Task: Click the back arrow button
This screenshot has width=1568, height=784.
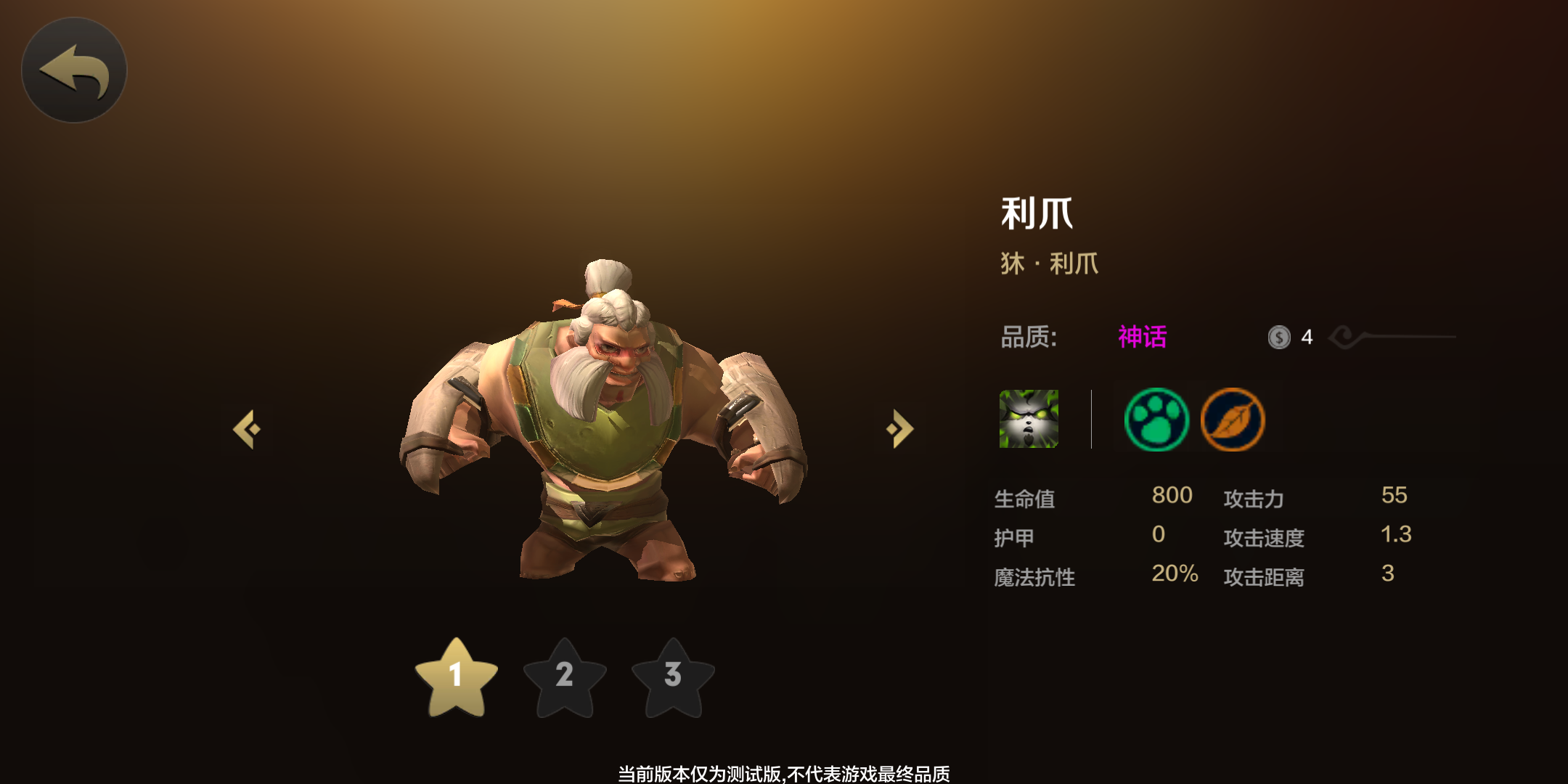Action: coord(74,70)
